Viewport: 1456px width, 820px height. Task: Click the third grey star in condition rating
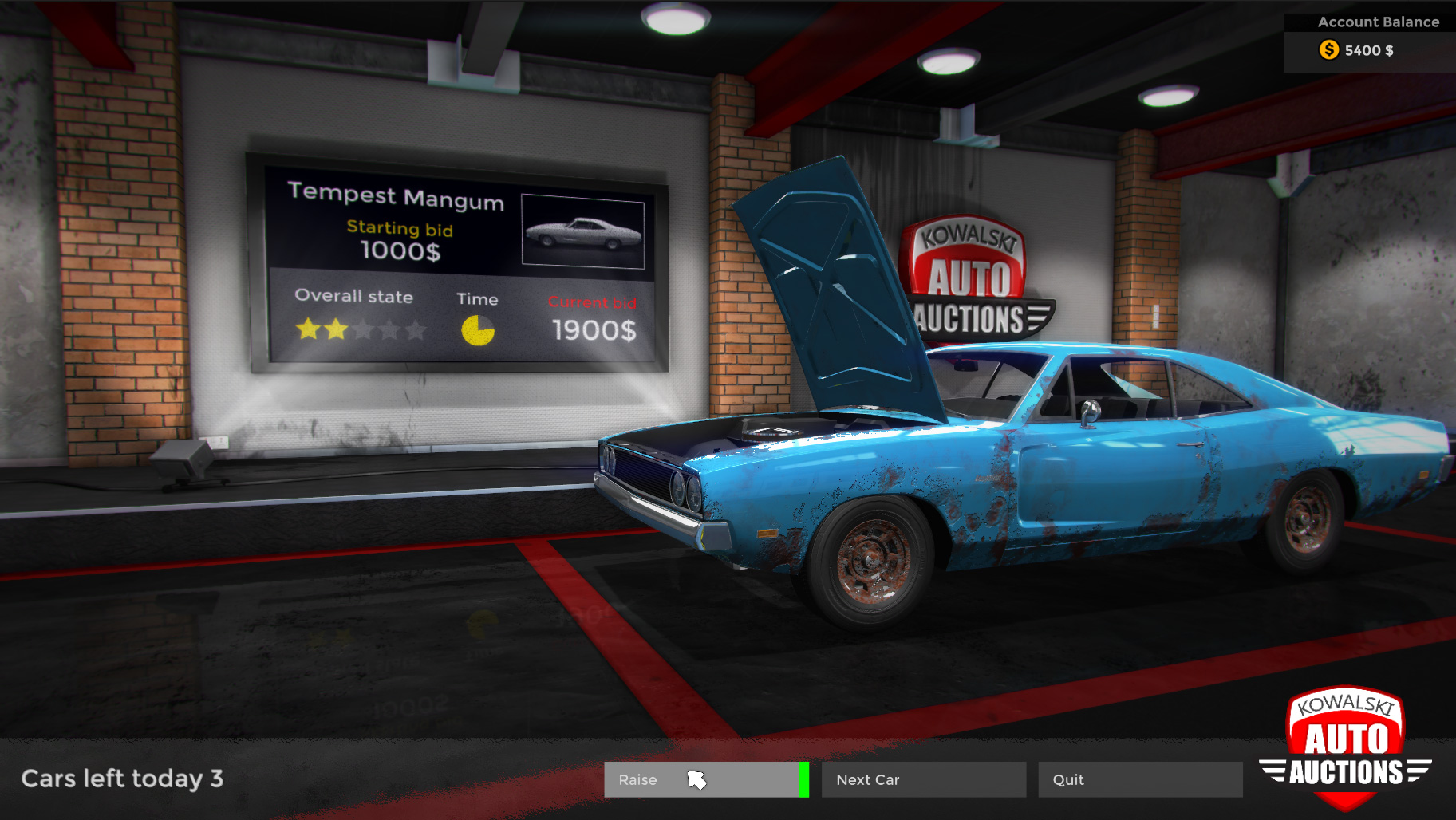coord(363,330)
